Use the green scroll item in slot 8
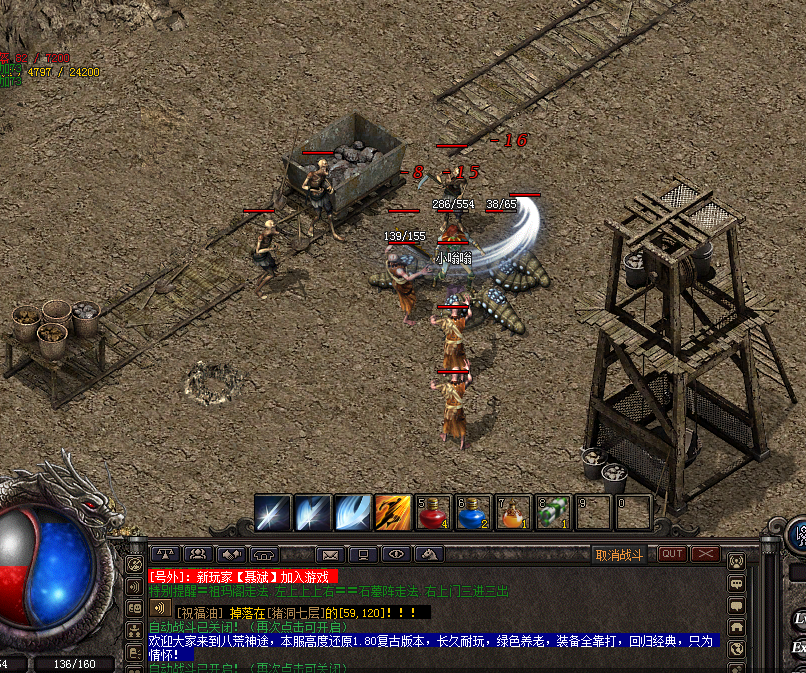806x673 pixels. (553, 513)
